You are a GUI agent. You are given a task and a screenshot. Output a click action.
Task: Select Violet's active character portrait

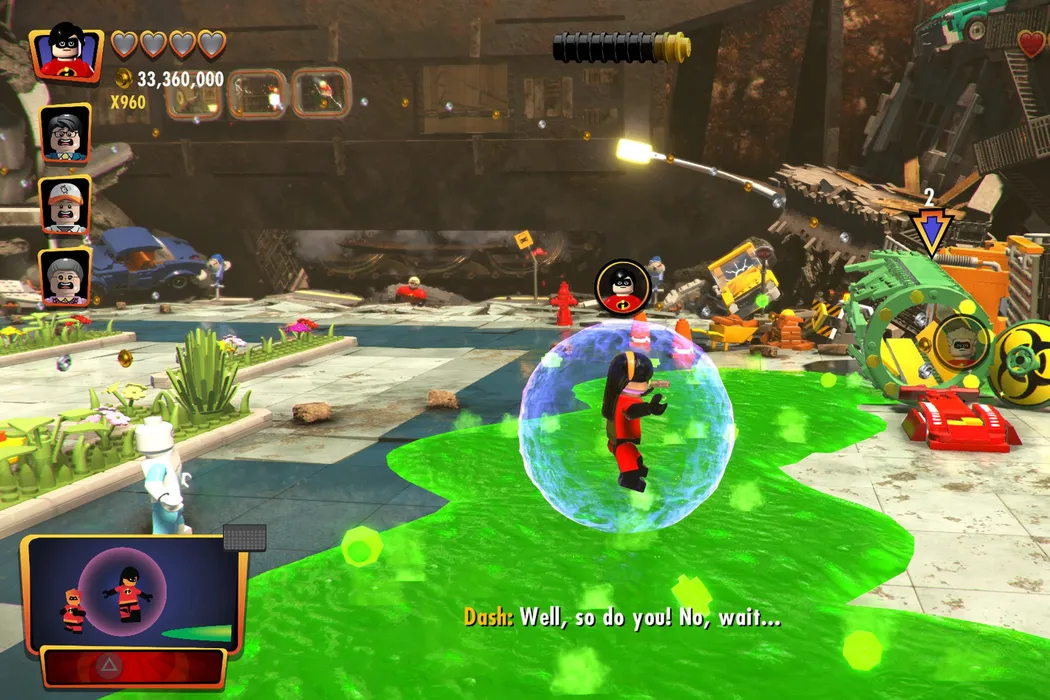pyautogui.click(x=67, y=52)
